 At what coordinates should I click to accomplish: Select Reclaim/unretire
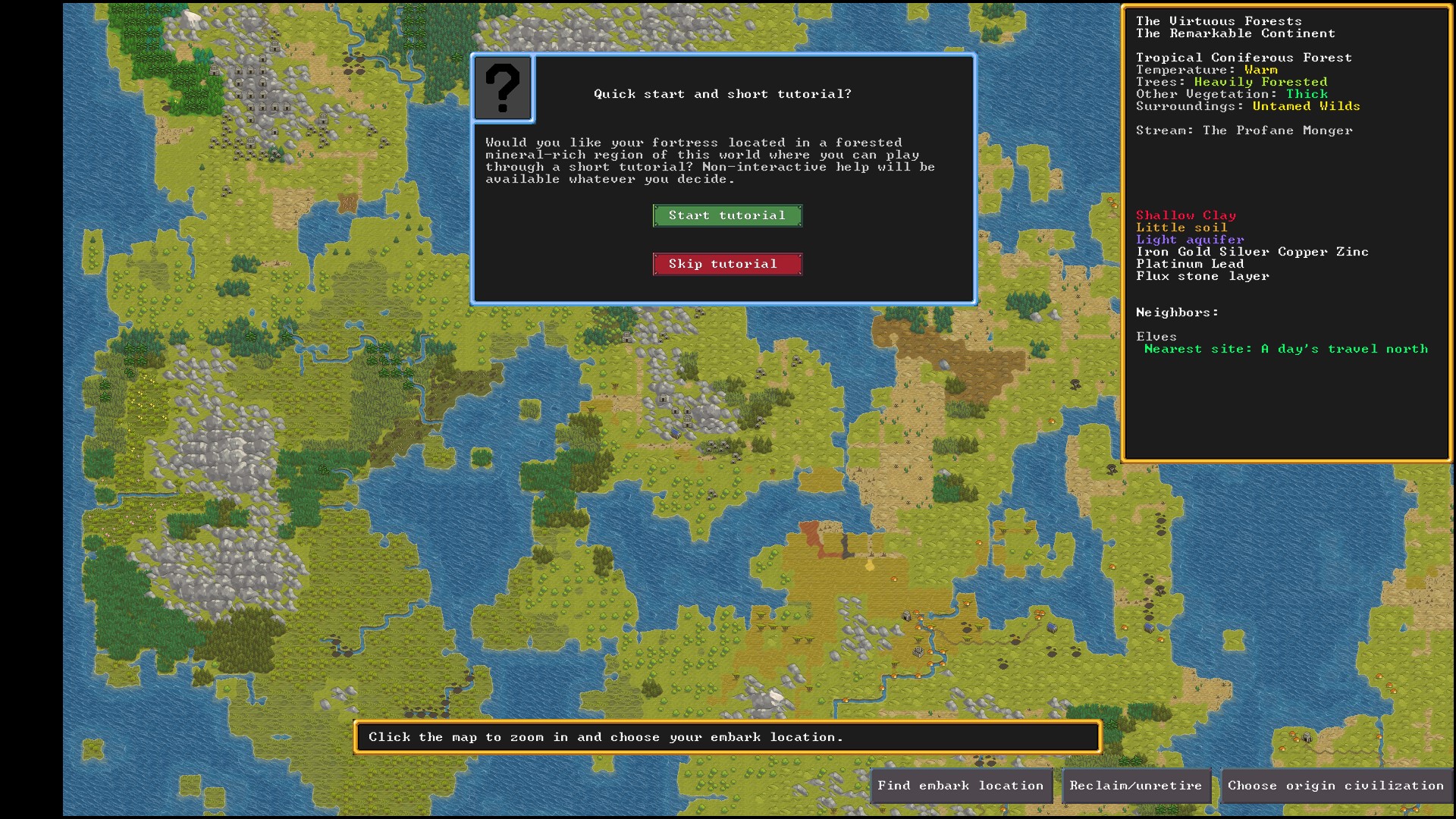[1136, 786]
